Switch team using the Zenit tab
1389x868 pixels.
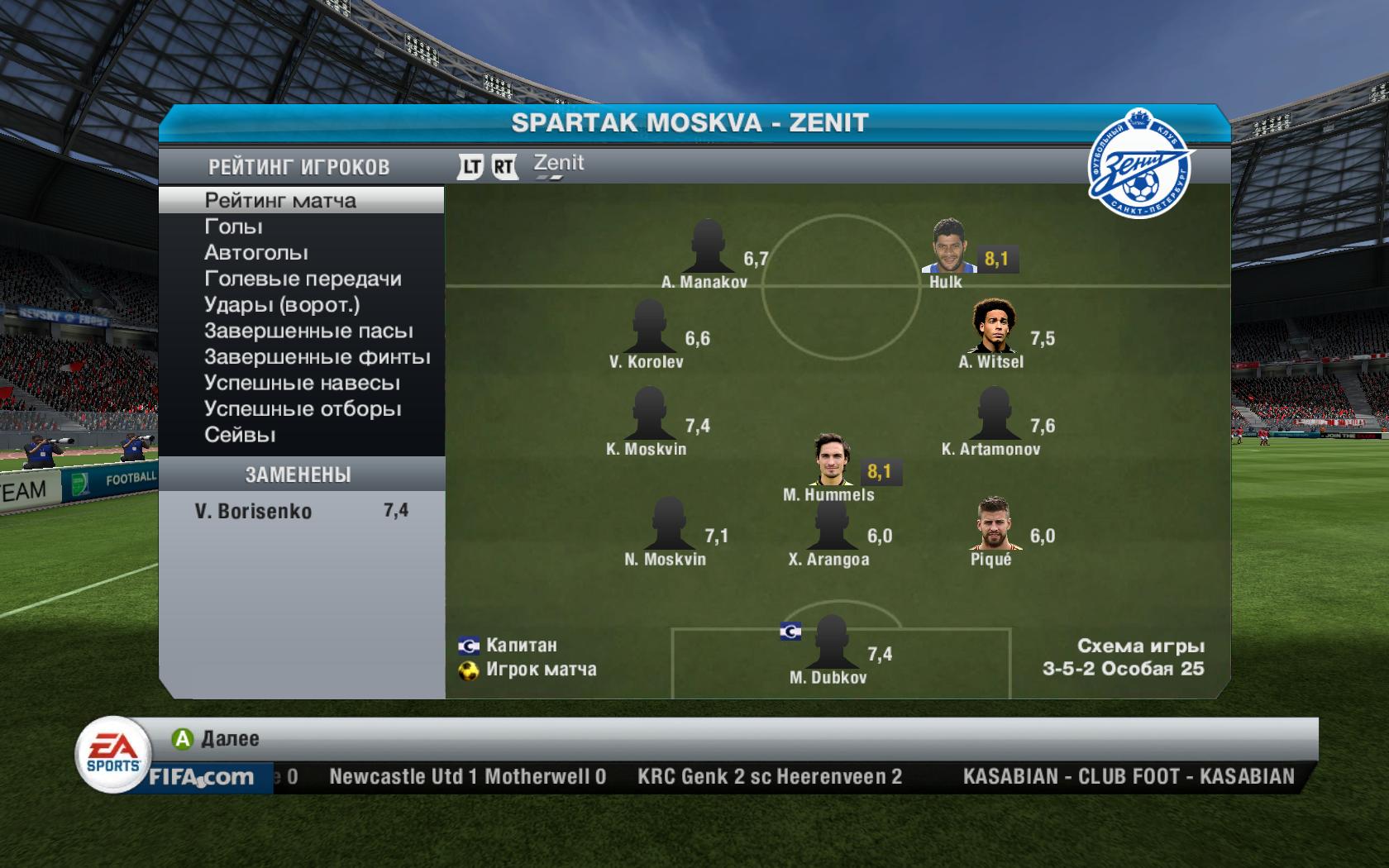[x=558, y=164]
